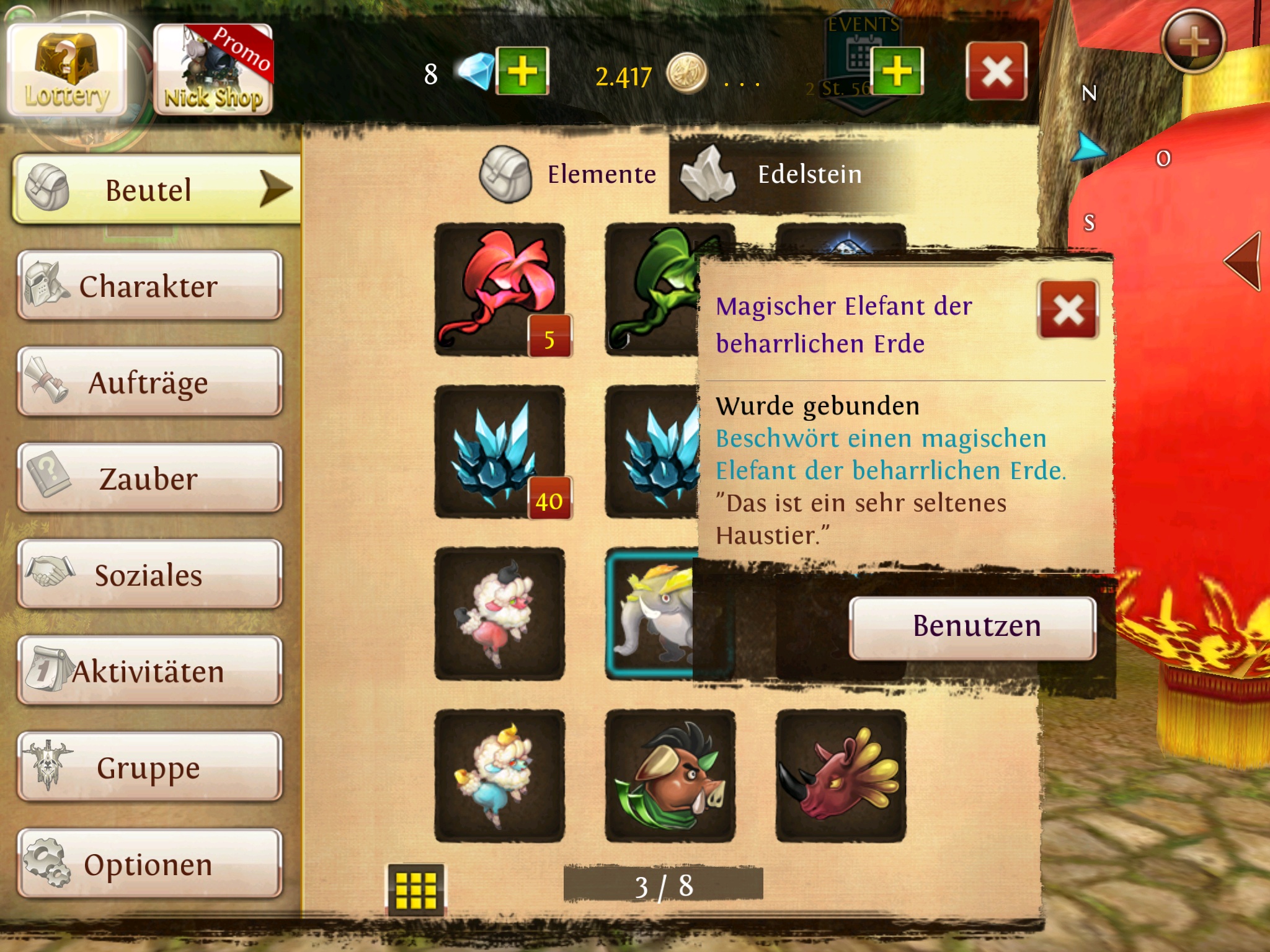Open the Aufträge quest menu
The image size is (1270, 952).
(x=149, y=382)
